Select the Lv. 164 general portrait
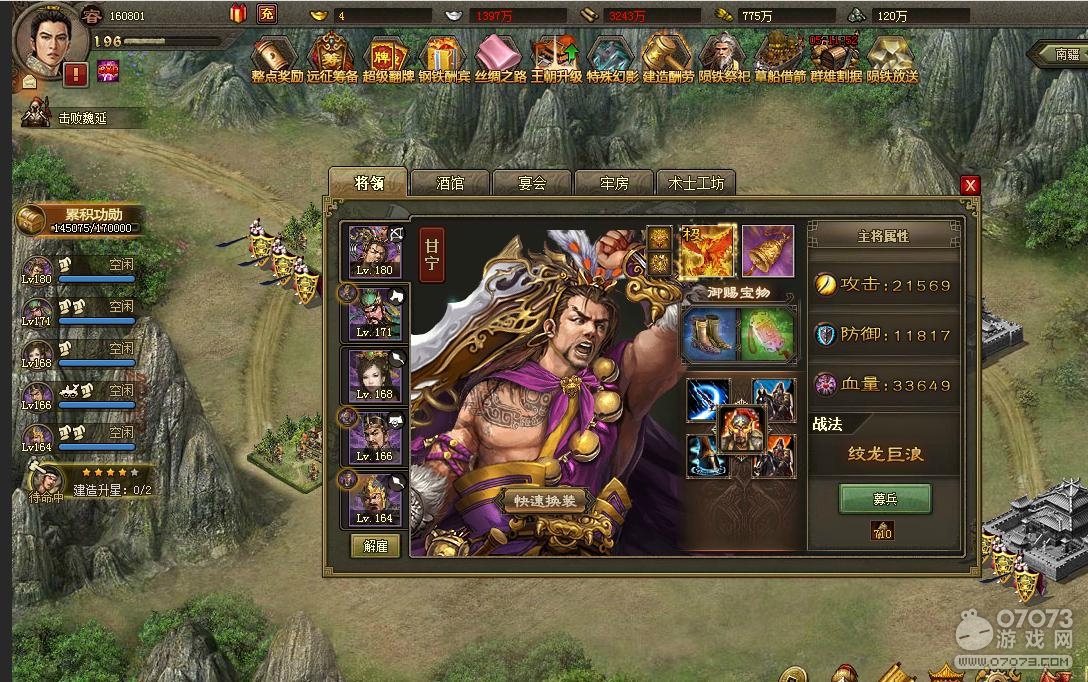Screen dimensions: 1088x682 pyautogui.click(x=374, y=499)
